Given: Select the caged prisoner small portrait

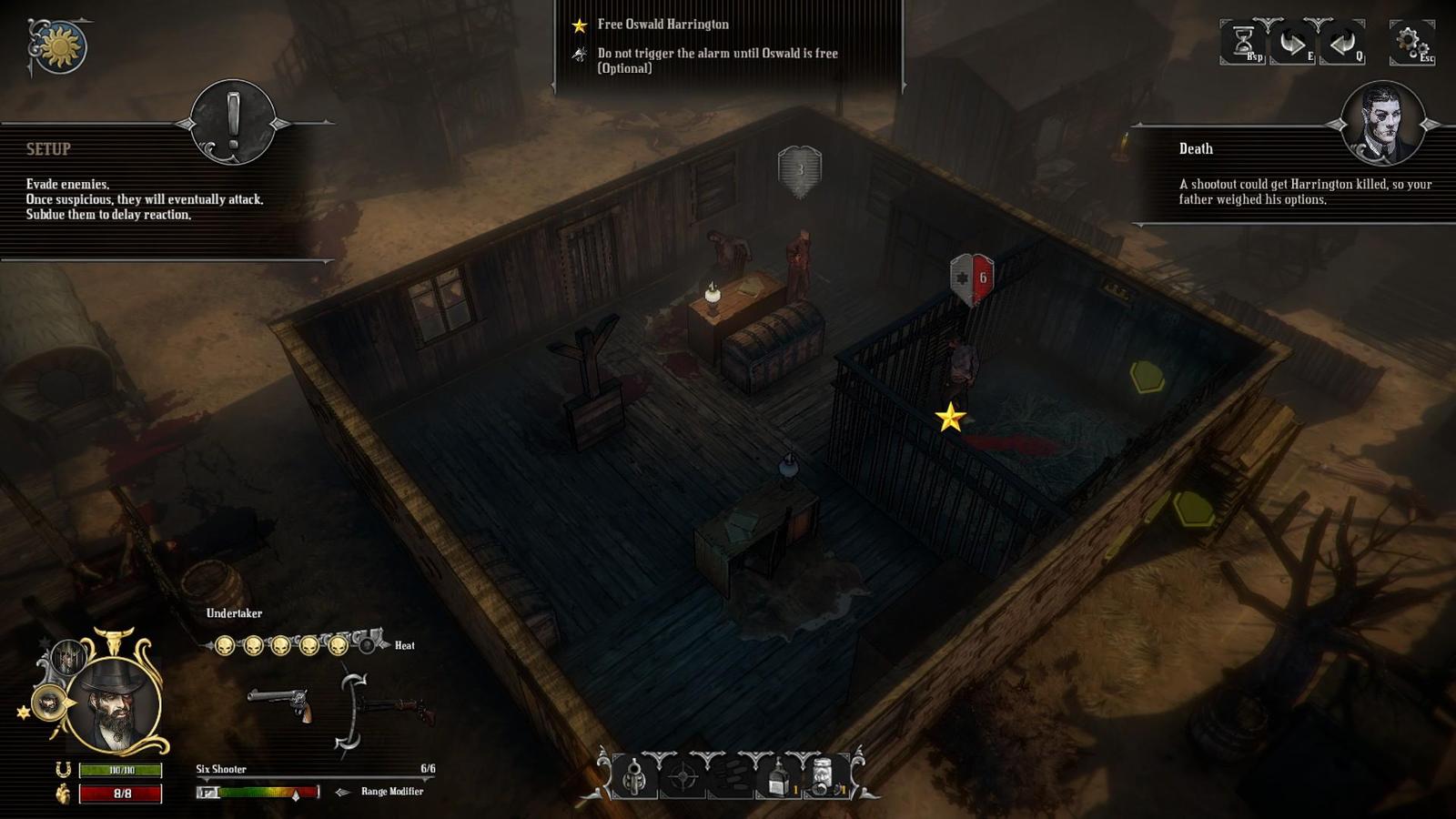Looking at the screenshot, I should [67, 656].
